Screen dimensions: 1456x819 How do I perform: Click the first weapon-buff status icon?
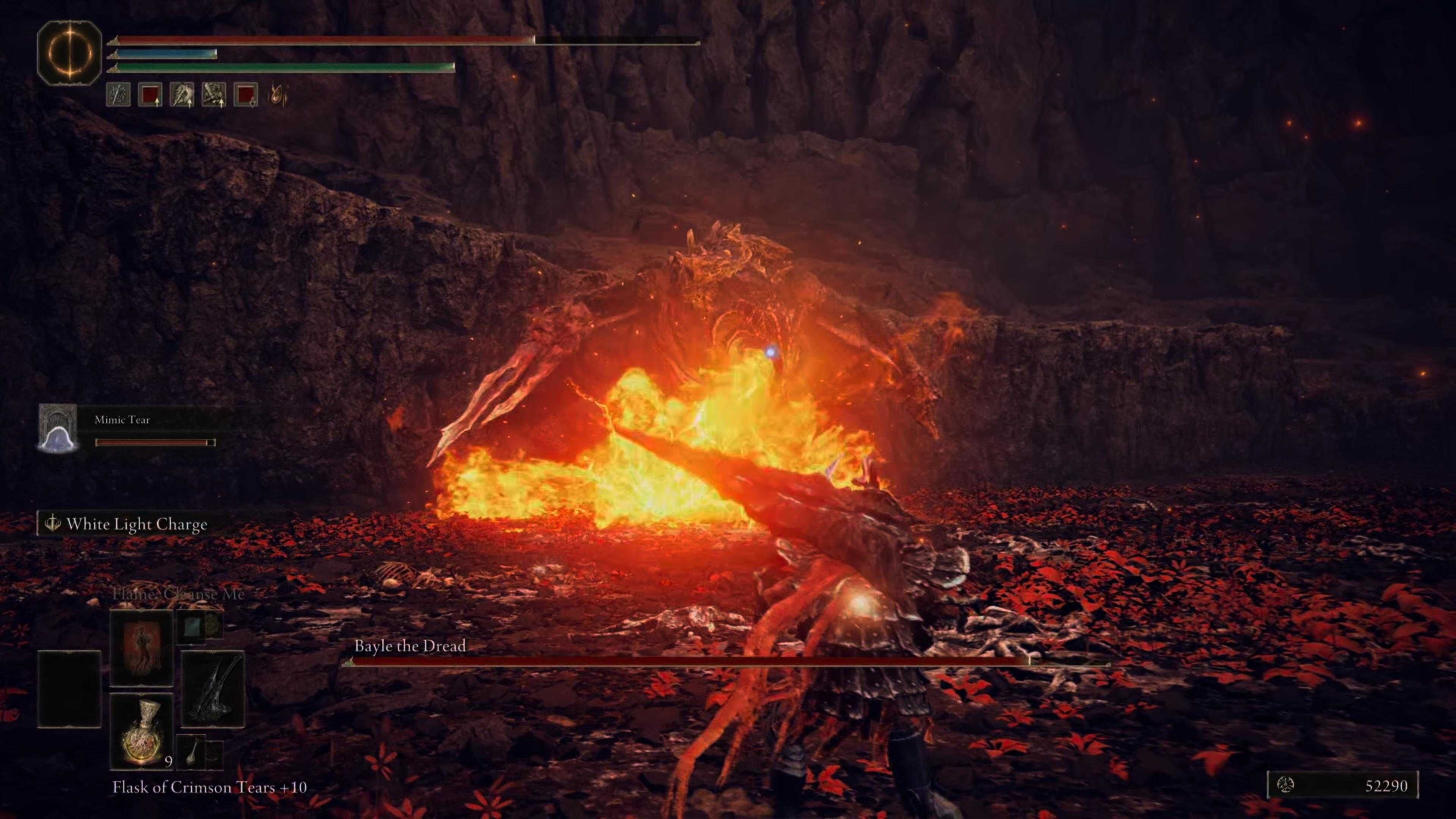pos(118,95)
